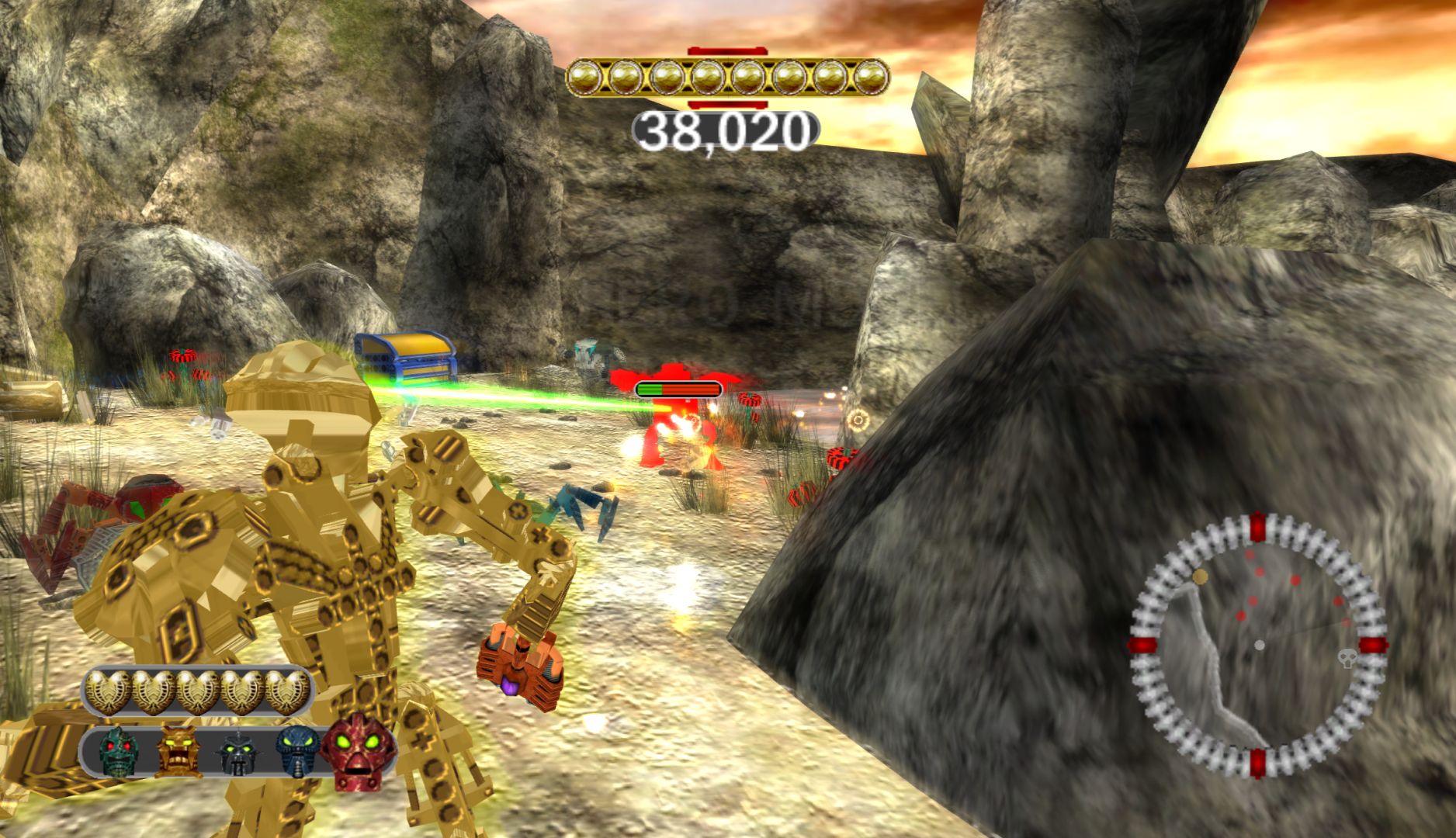Viewport: 1456px width, 838px height.
Task: Switch to the black mask
Action: pyautogui.click(x=236, y=753)
